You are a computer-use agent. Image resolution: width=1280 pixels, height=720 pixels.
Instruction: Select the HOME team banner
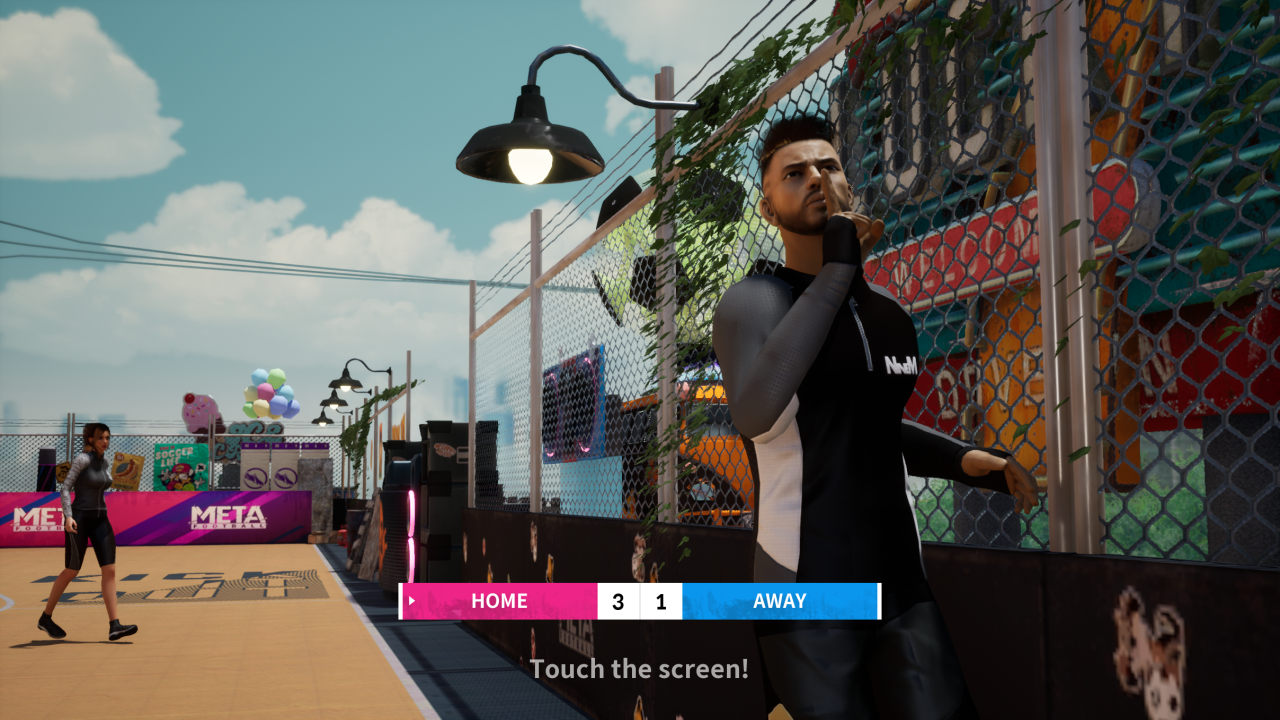point(499,601)
